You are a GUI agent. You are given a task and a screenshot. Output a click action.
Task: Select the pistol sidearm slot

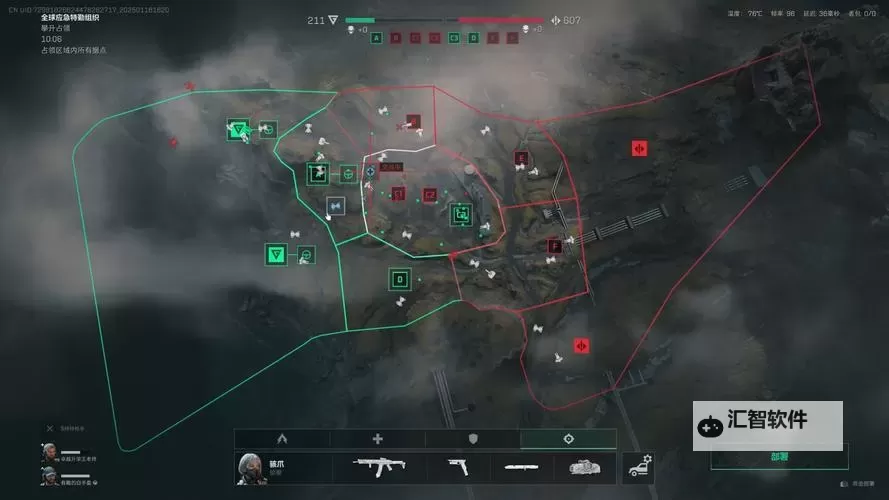pyautogui.click(x=456, y=466)
